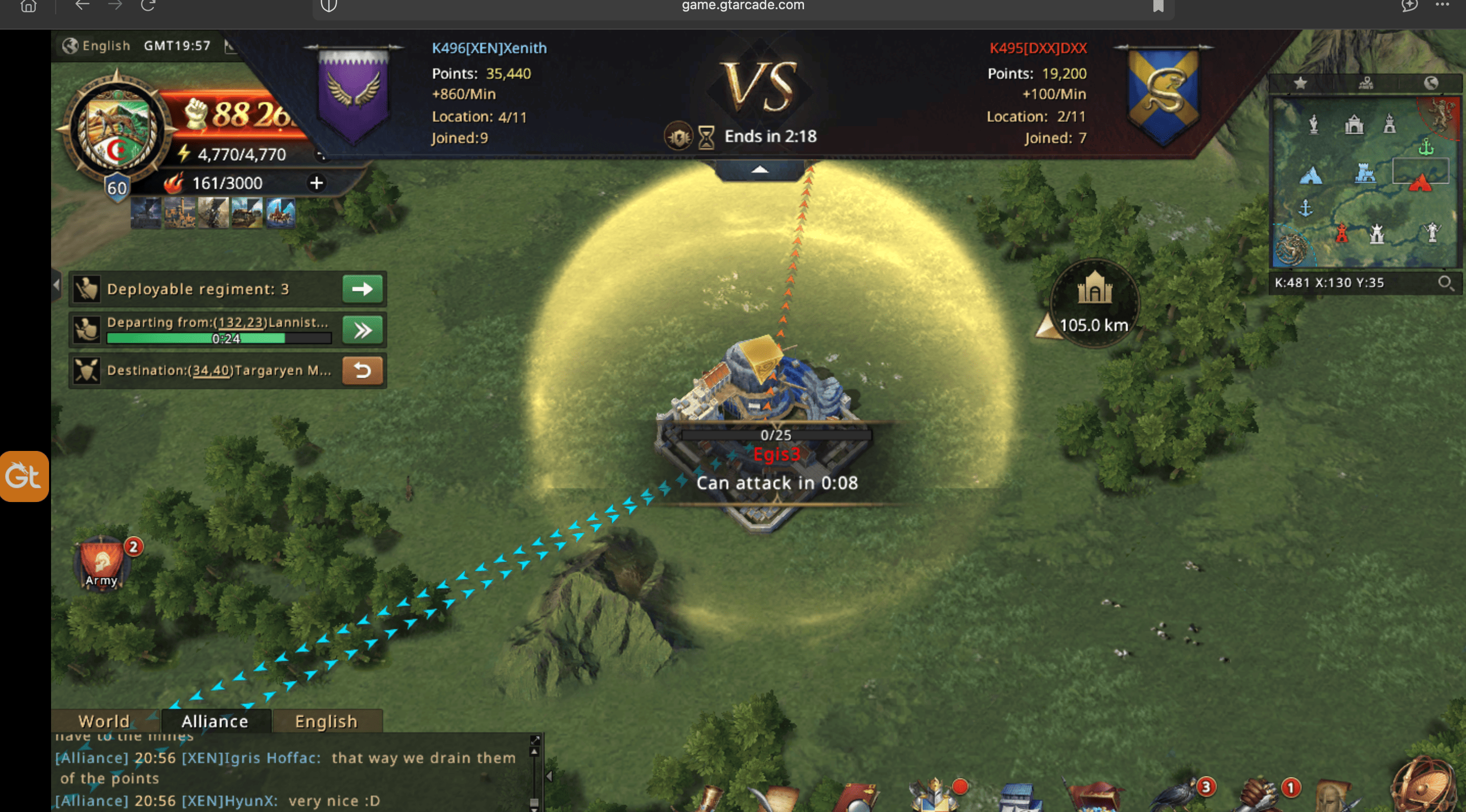
Task: Speed up the departing march
Action: coord(363,330)
